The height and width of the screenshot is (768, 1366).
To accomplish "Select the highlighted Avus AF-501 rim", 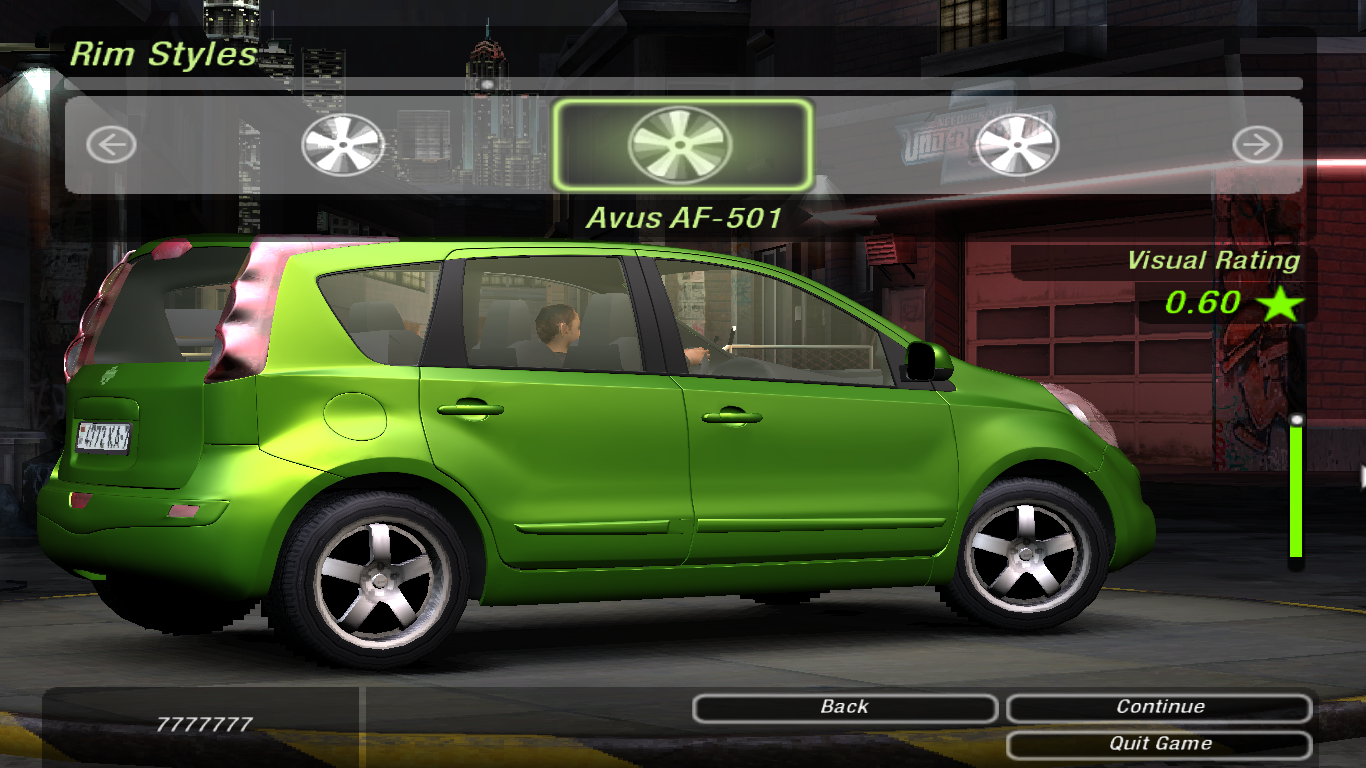I will pos(680,145).
